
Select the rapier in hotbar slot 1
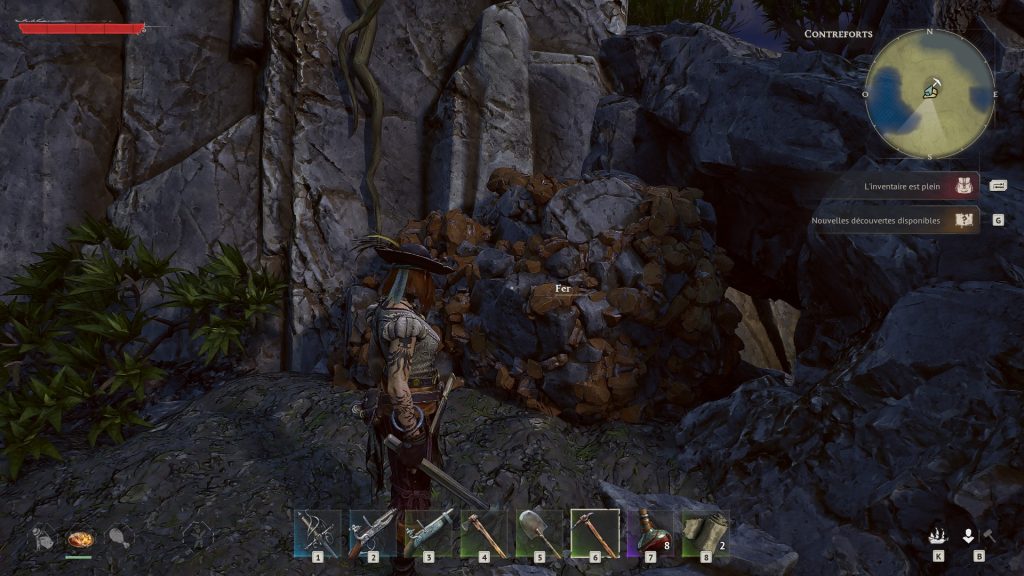click(318, 532)
